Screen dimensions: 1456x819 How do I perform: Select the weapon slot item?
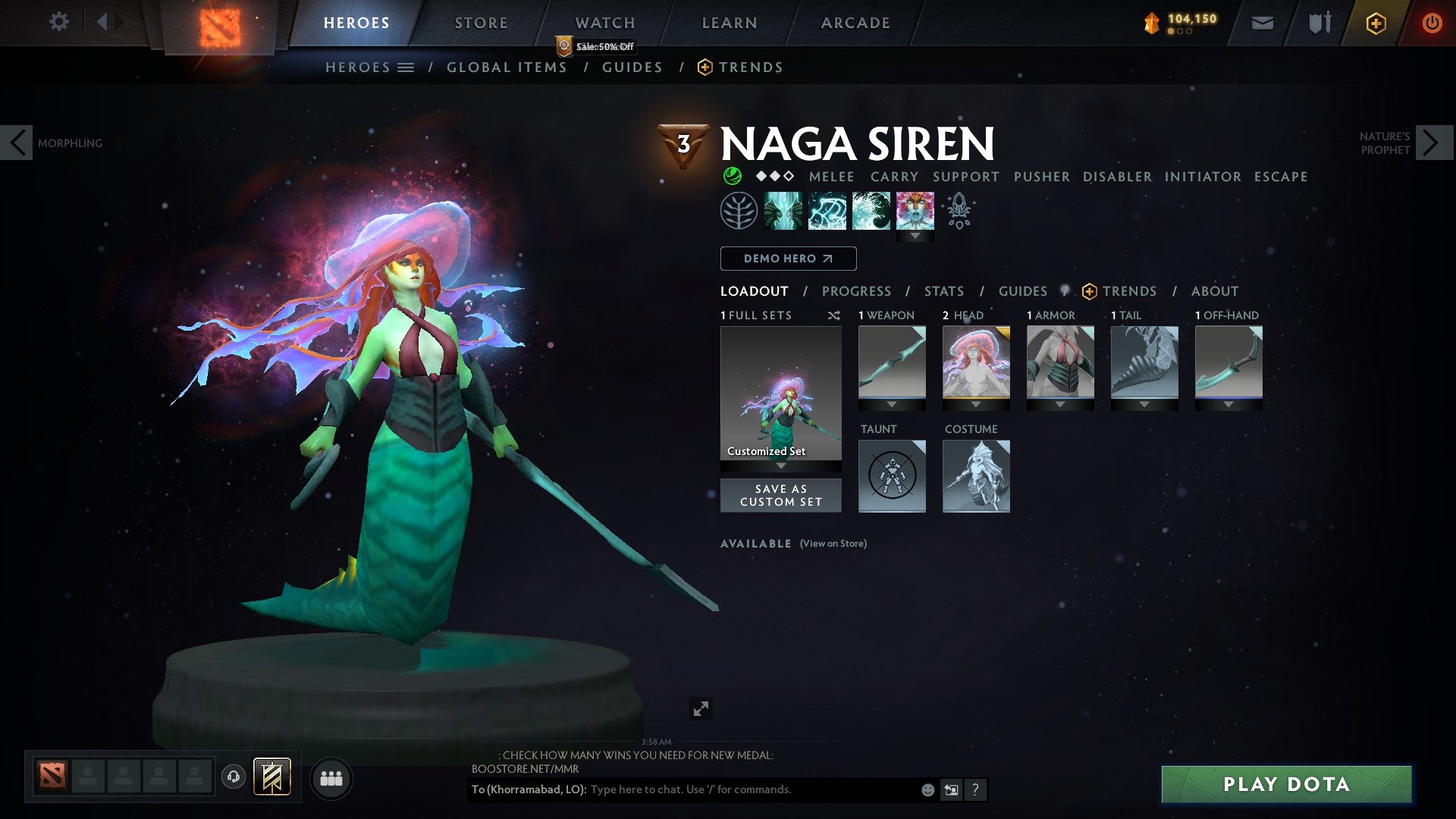click(892, 362)
